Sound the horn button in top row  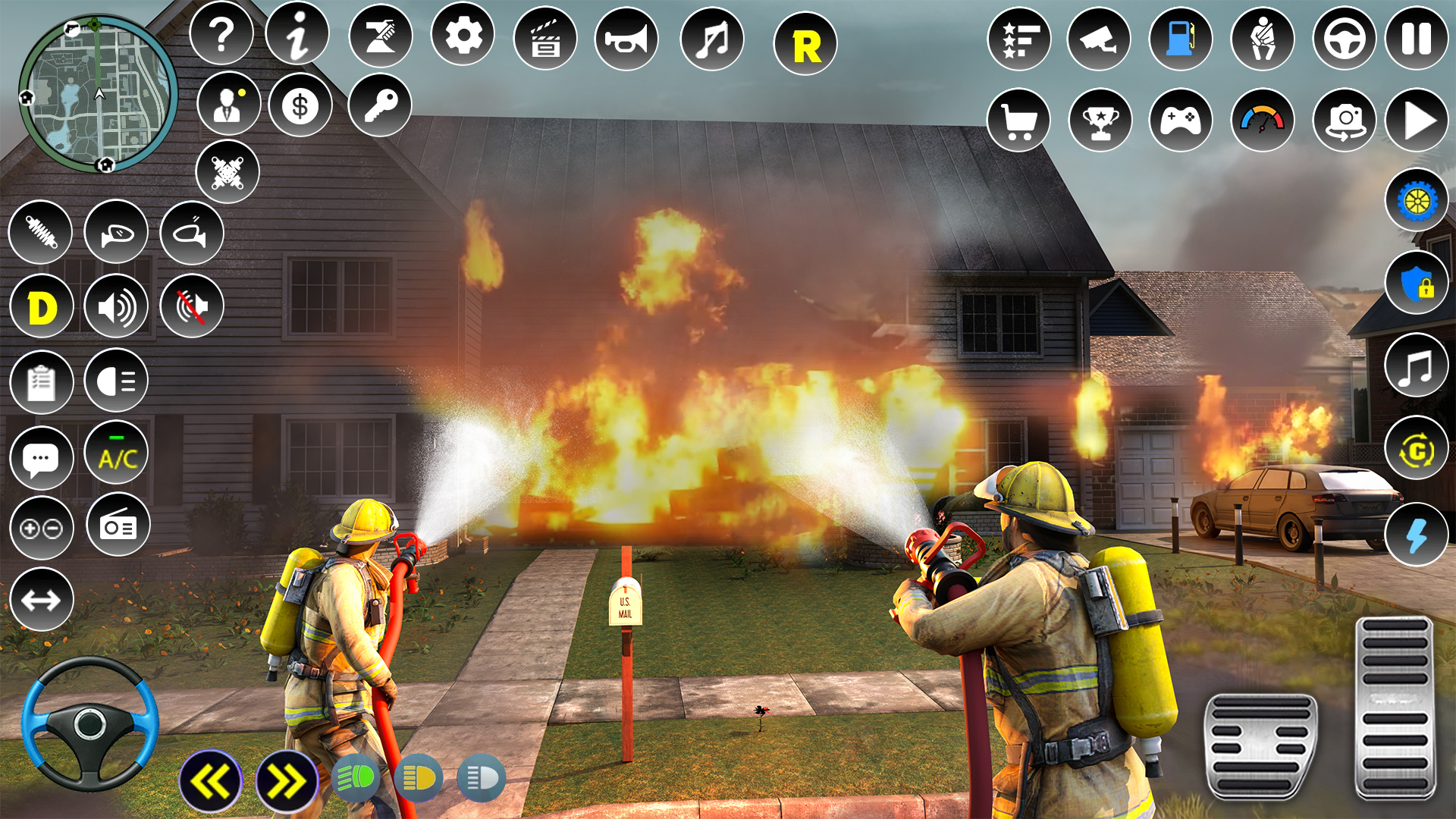click(x=626, y=38)
